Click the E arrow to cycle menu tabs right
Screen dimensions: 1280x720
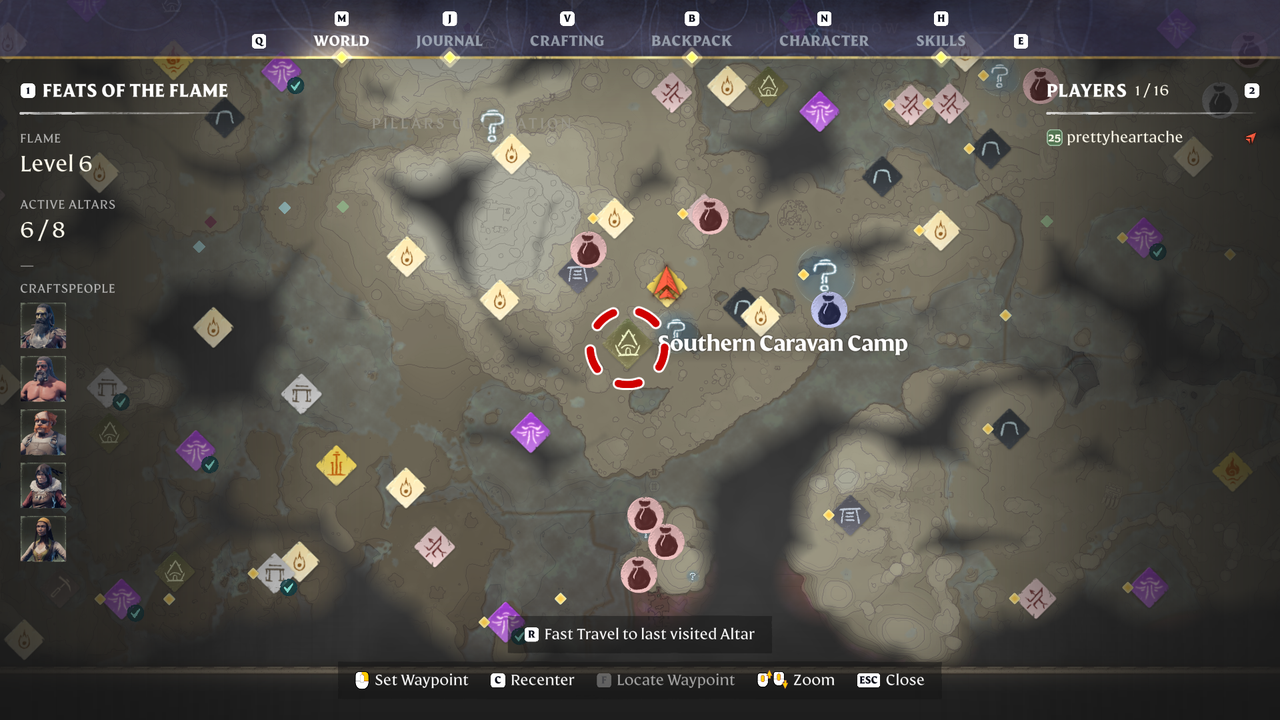(x=1019, y=40)
